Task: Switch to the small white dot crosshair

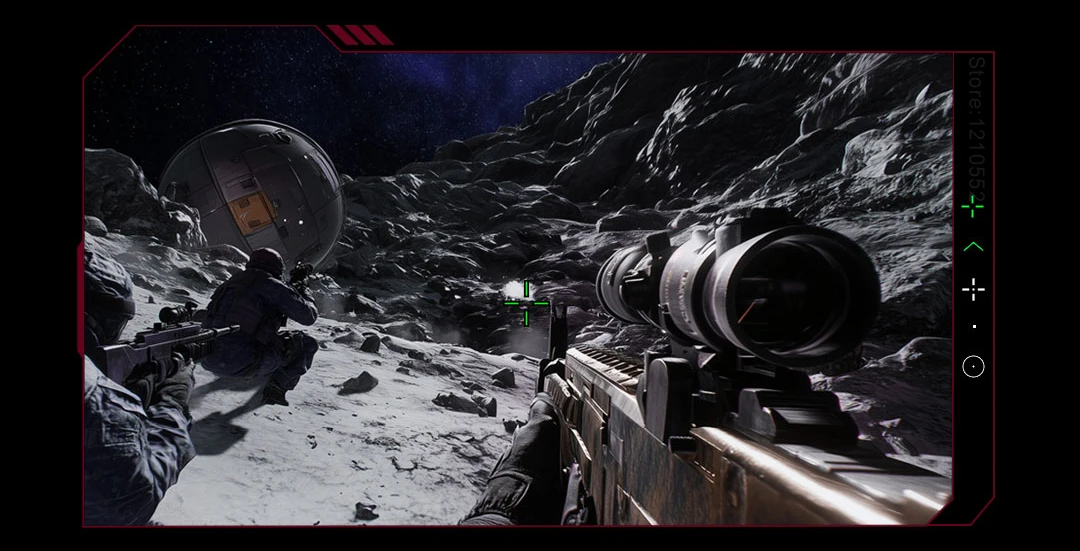Action: (x=973, y=327)
